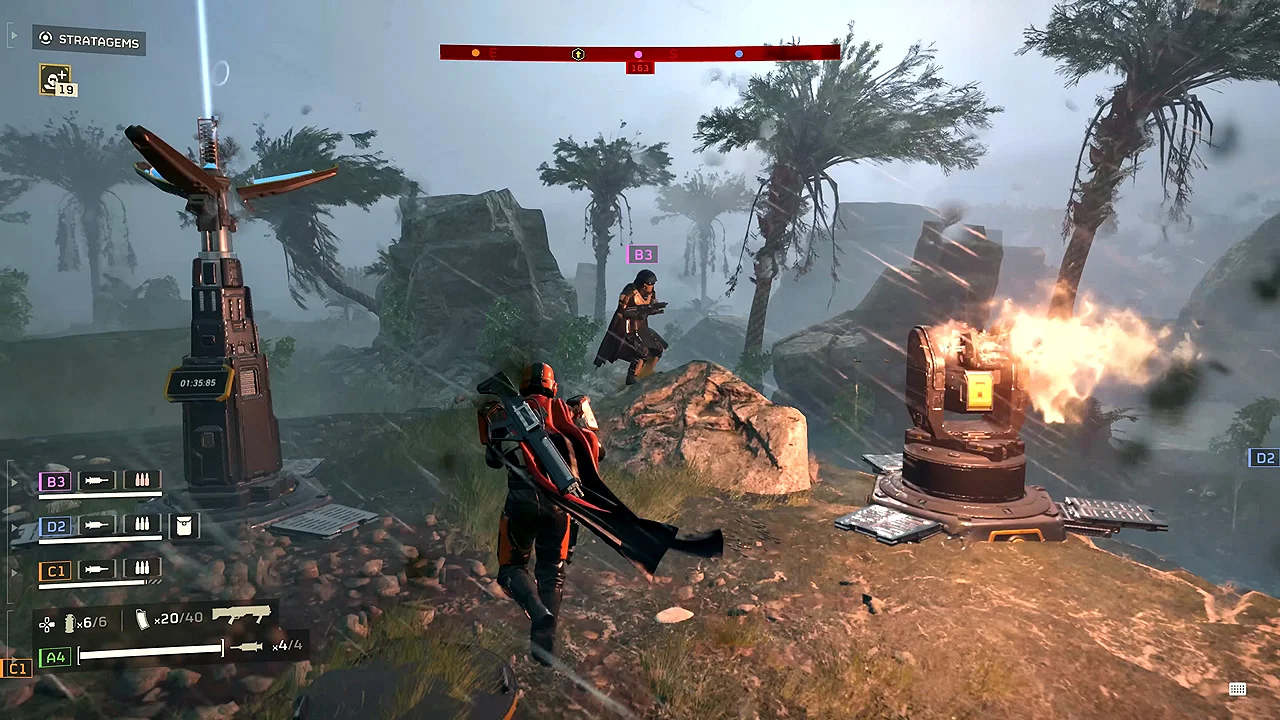Click the keyboard indicator in bottom-right corner
Image resolution: width=1280 pixels, height=720 pixels.
click(1237, 689)
